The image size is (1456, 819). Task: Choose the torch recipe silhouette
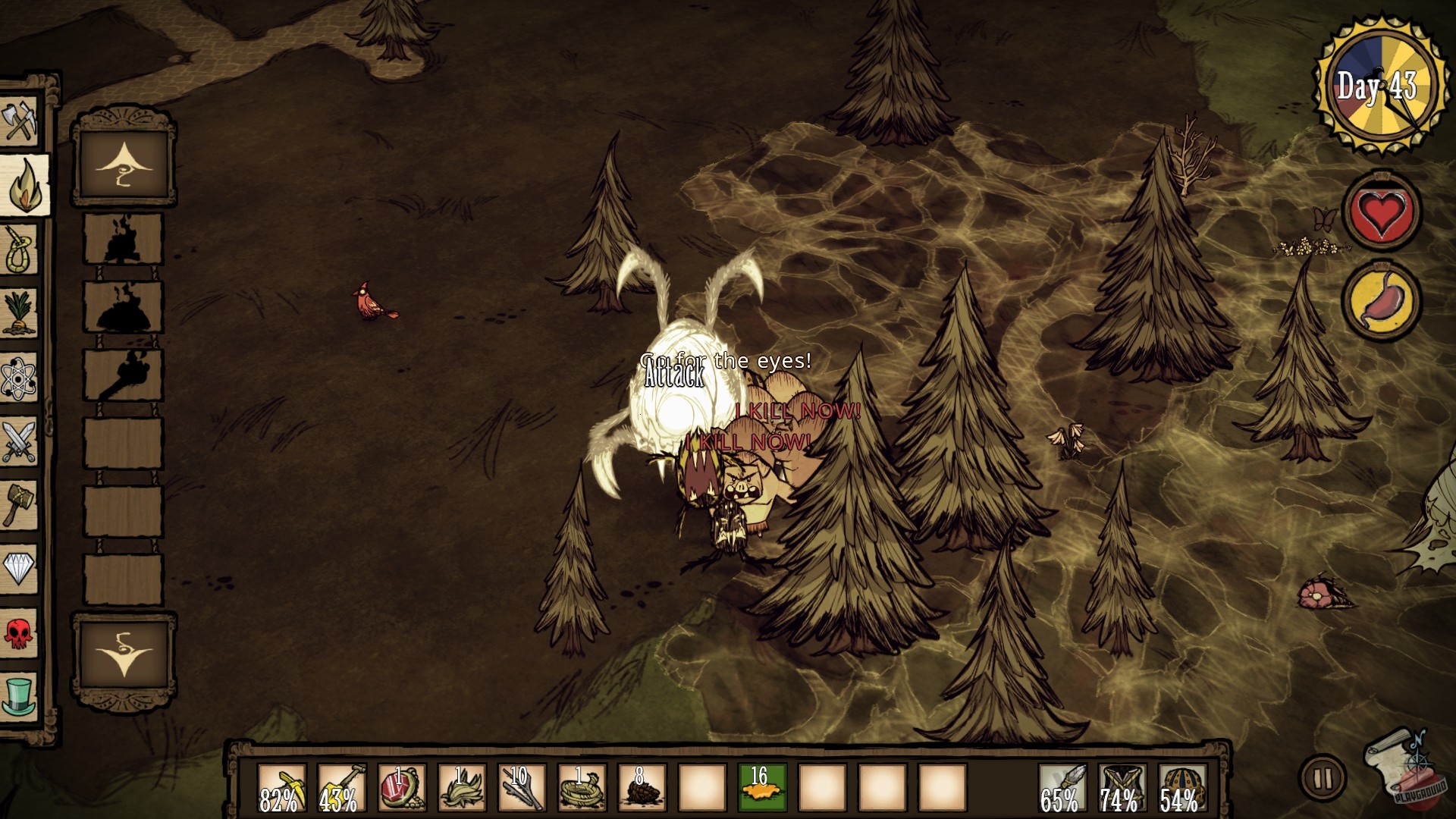pos(123,376)
